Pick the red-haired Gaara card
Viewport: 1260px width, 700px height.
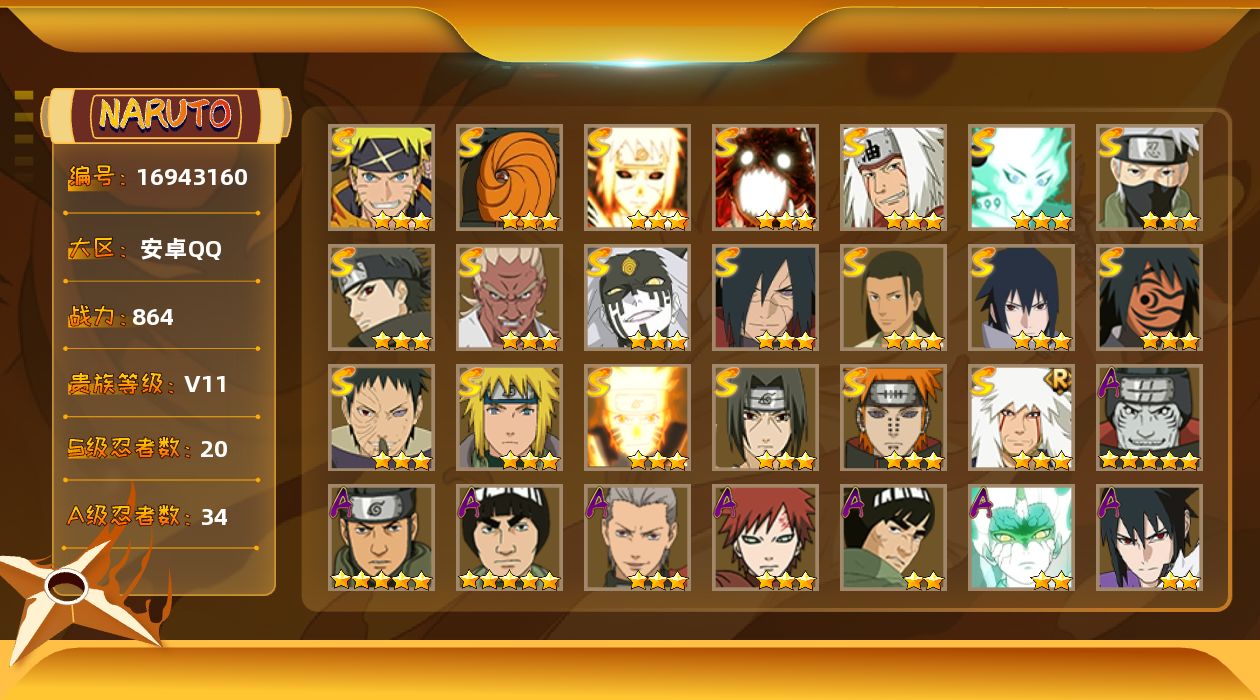[x=765, y=538]
